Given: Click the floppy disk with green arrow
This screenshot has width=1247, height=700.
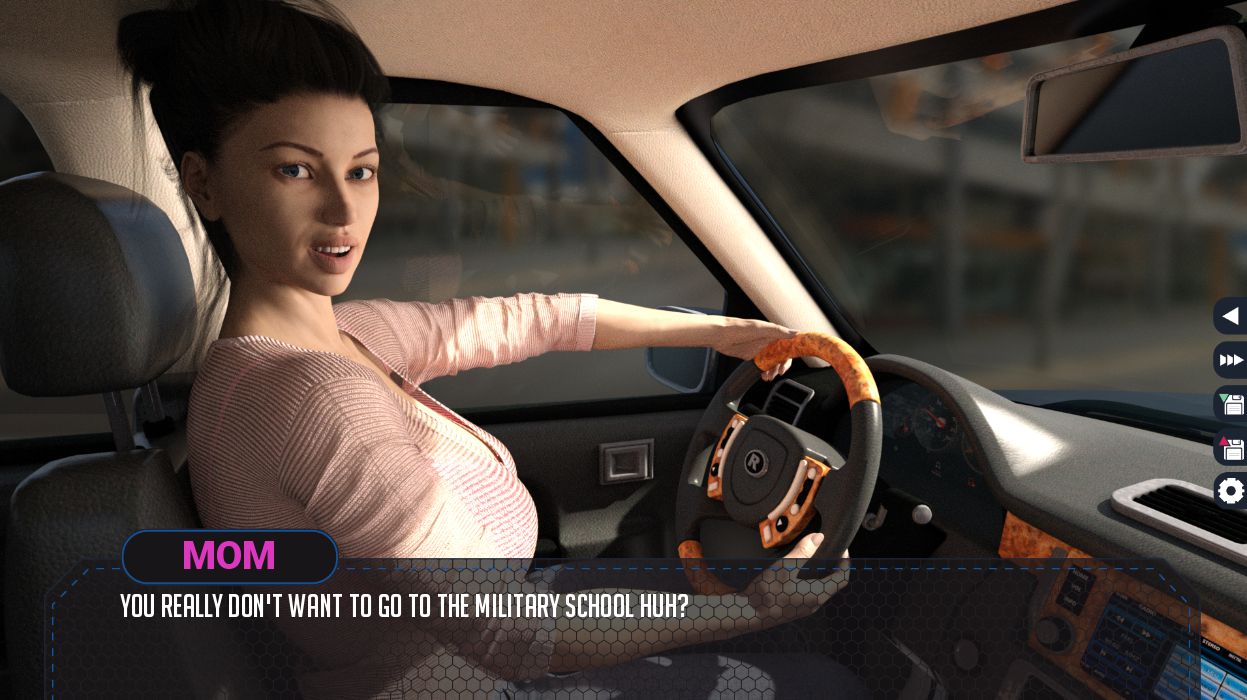Looking at the screenshot, I should pyautogui.click(x=1232, y=404).
